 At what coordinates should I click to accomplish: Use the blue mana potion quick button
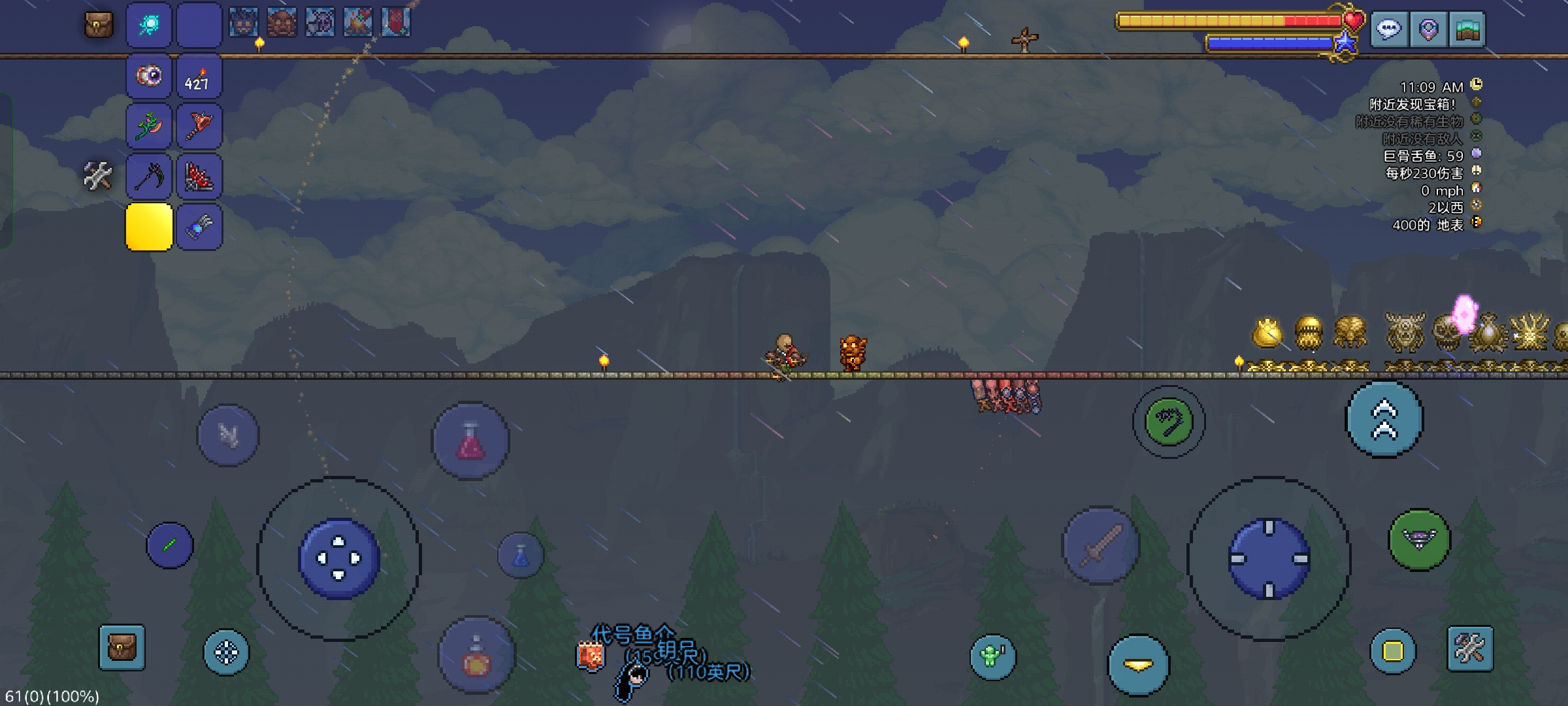[x=521, y=556]
